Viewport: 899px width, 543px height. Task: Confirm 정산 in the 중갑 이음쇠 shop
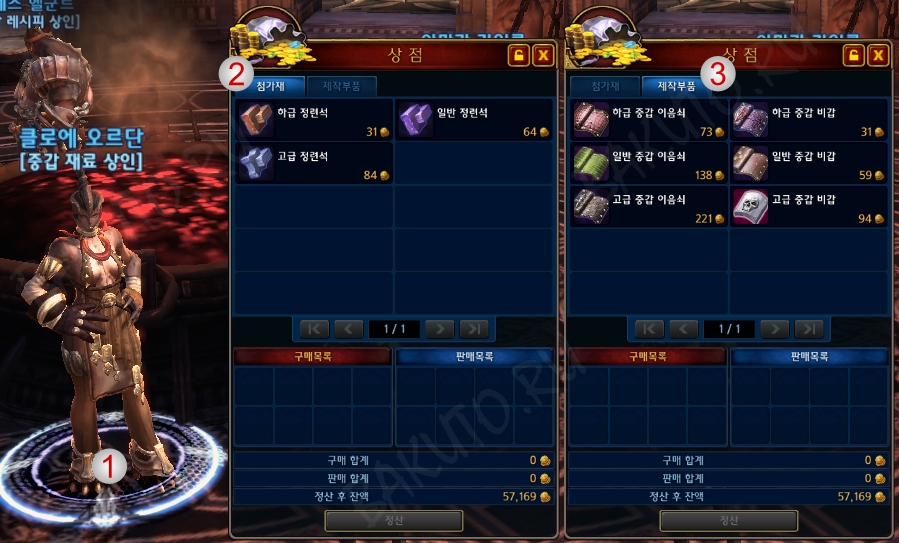[728, 520]
